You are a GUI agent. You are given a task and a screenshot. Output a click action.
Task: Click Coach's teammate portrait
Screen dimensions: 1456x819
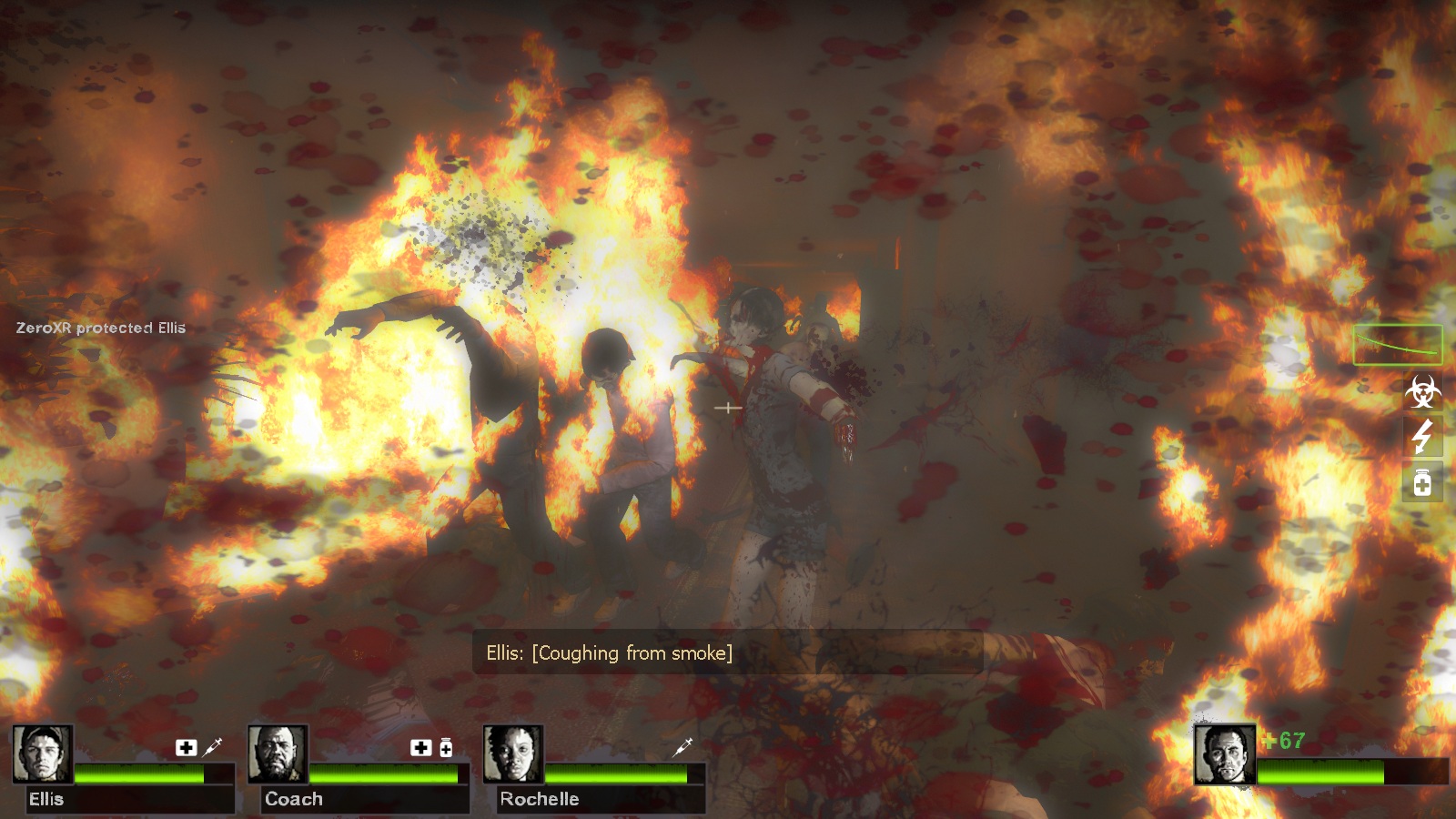point(278,753)
